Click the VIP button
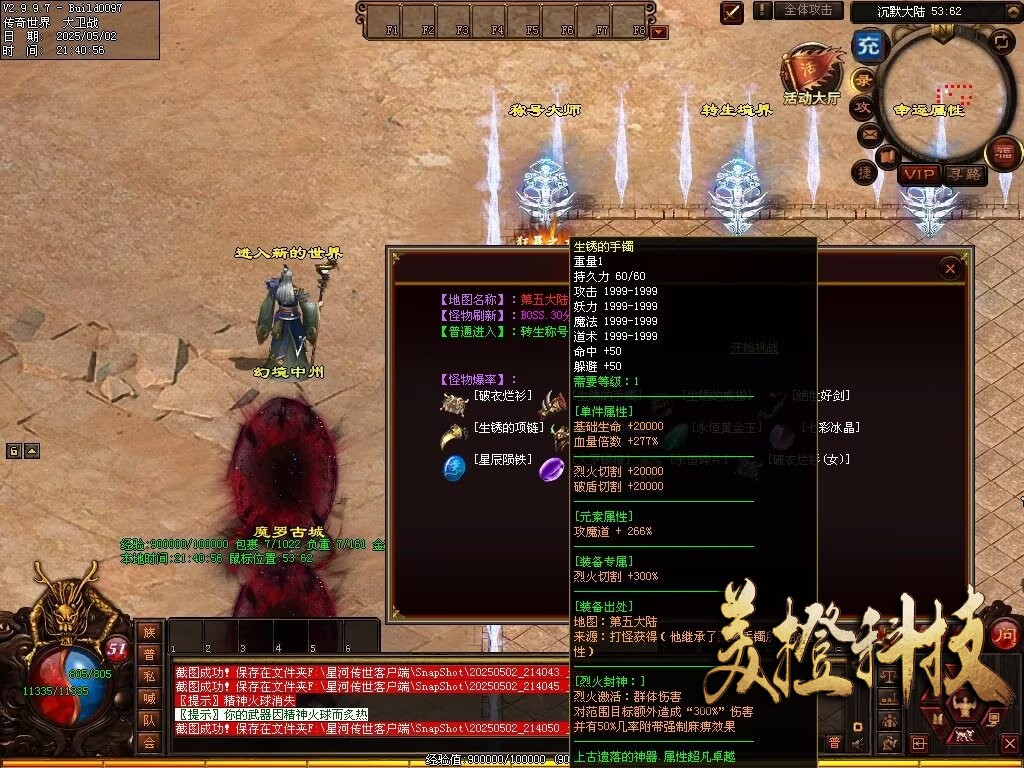The height and width of the screenshot is (768, 1024). (917, 174)
